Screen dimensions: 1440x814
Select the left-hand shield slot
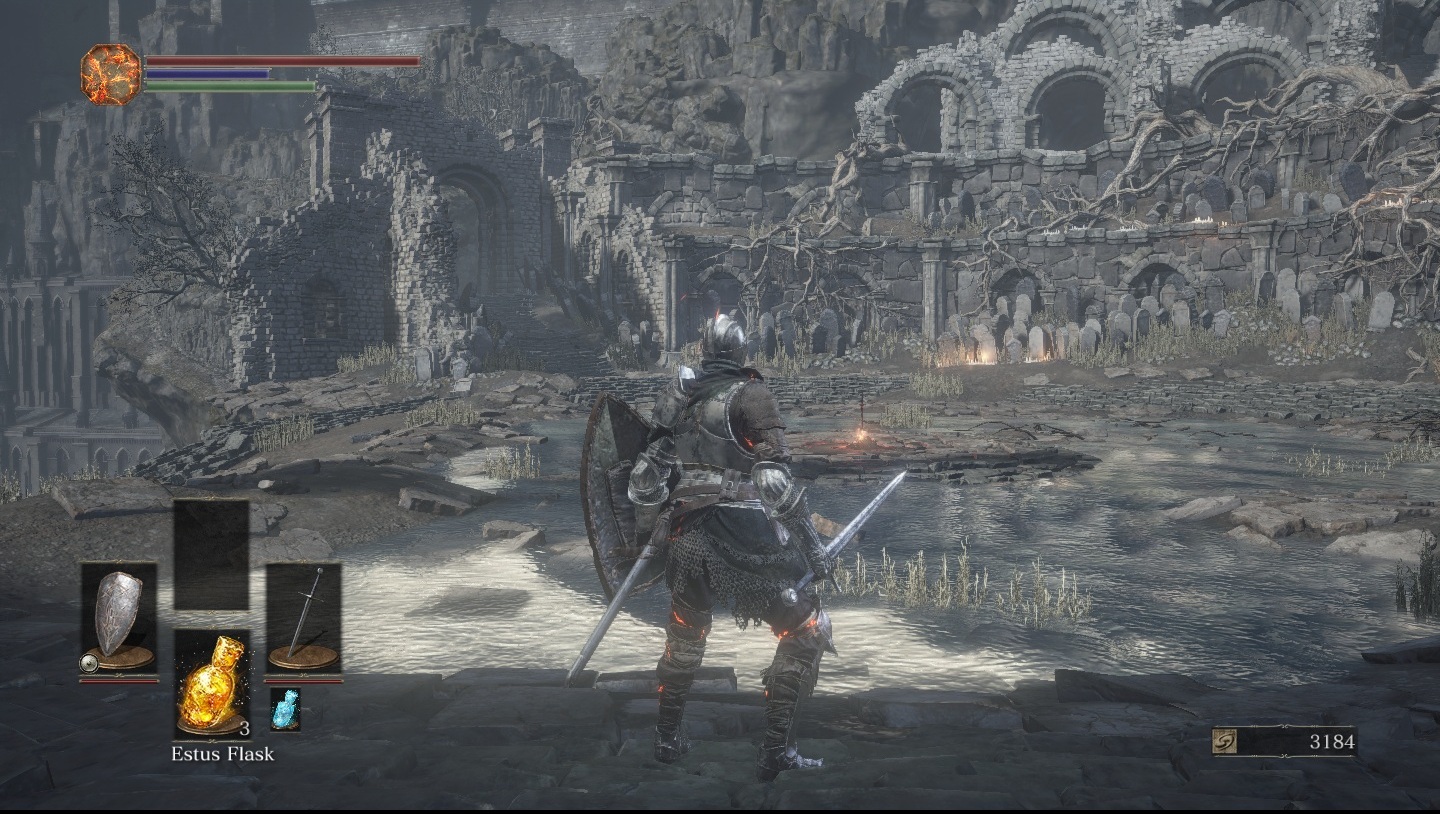tap(119, 617)
